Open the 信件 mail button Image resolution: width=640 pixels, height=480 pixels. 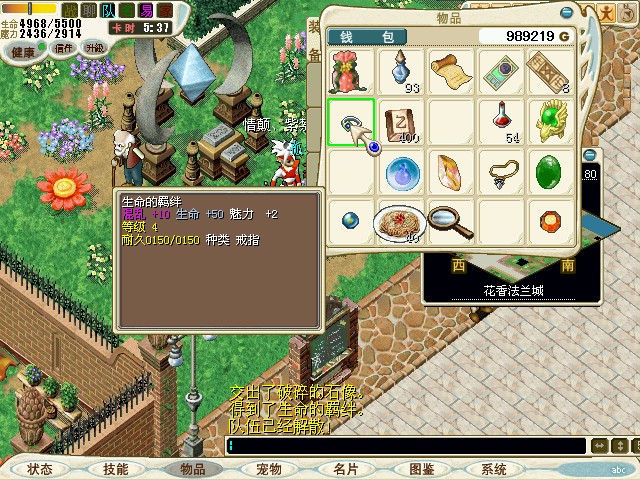tap(64, 48)
